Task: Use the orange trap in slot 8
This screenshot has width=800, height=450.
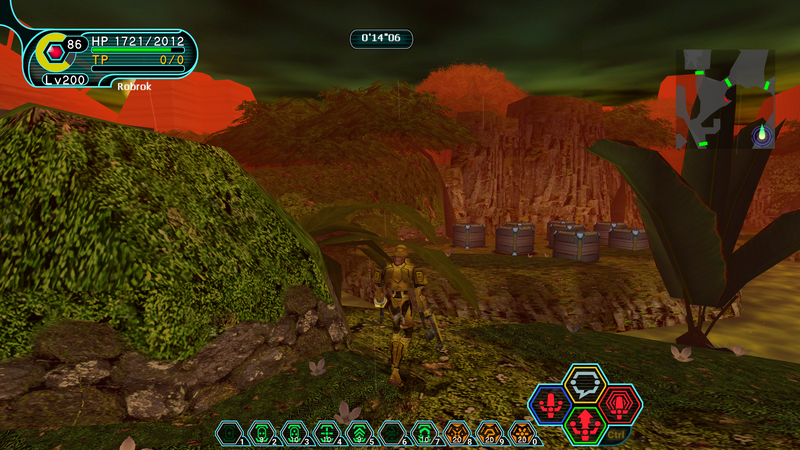Action: click(x=457, y=433)
